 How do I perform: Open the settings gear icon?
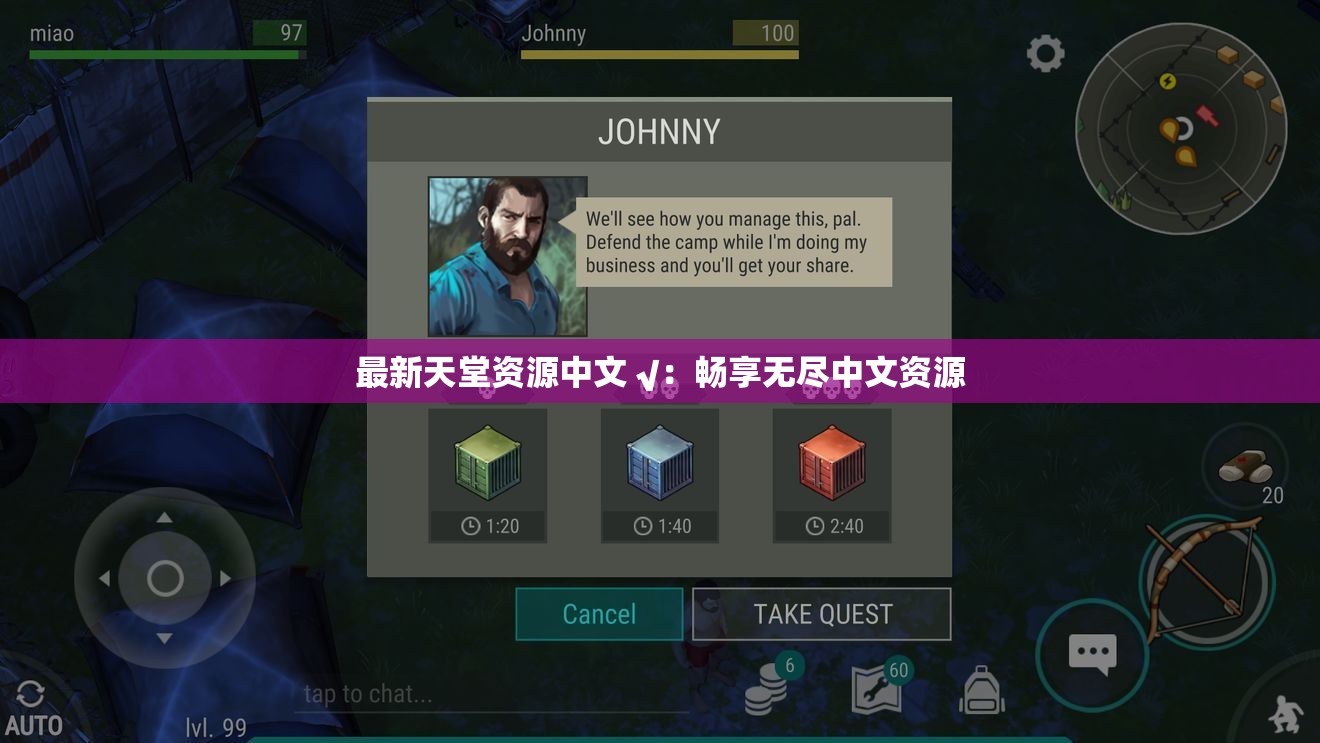(x=1045, y=54)
